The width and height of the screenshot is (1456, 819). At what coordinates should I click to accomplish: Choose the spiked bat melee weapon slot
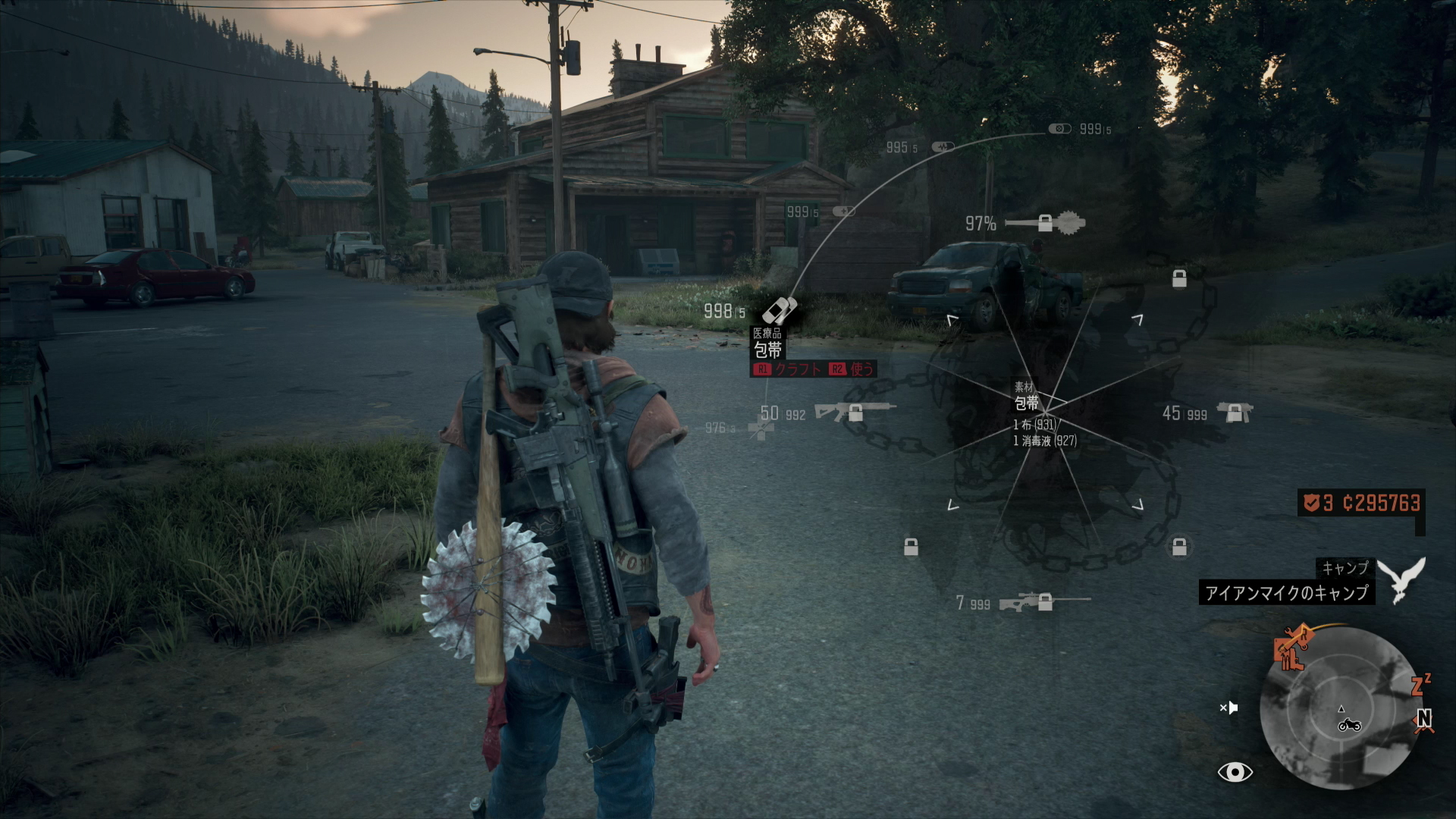[x=1045, y=224]
